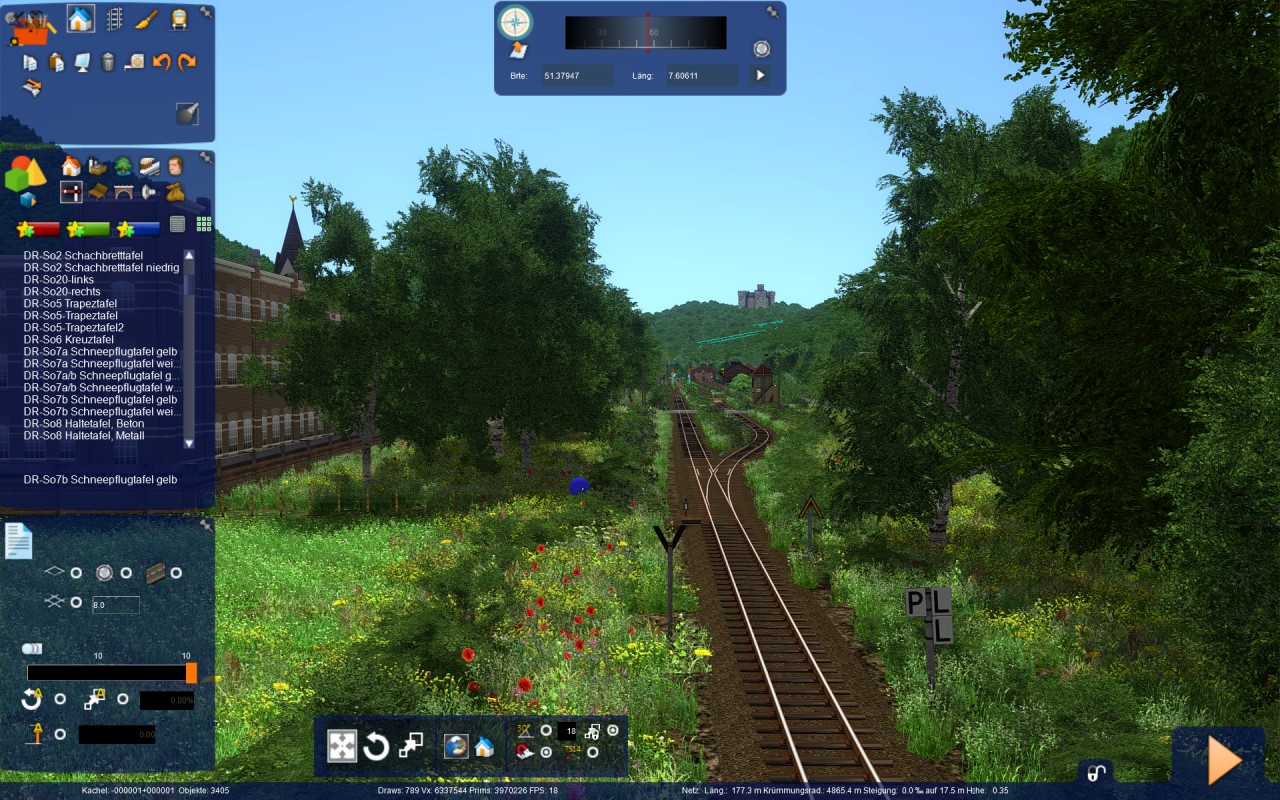Viewport: 1280px width, 800px height.
Task: Edit the Brte latitude field
Action: point(577,75)
